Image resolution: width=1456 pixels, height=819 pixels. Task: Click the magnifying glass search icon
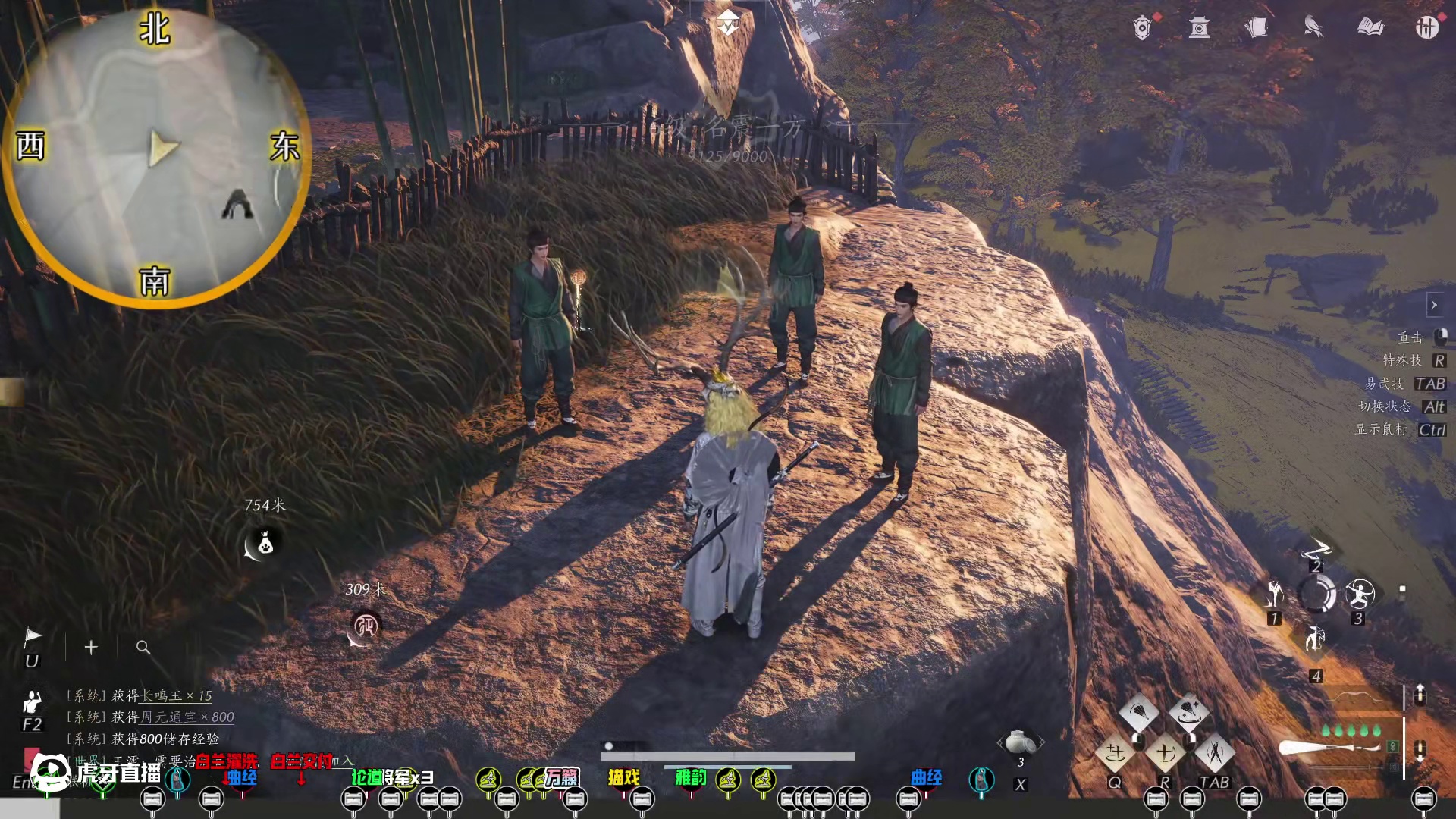click(x=143, y=647)
